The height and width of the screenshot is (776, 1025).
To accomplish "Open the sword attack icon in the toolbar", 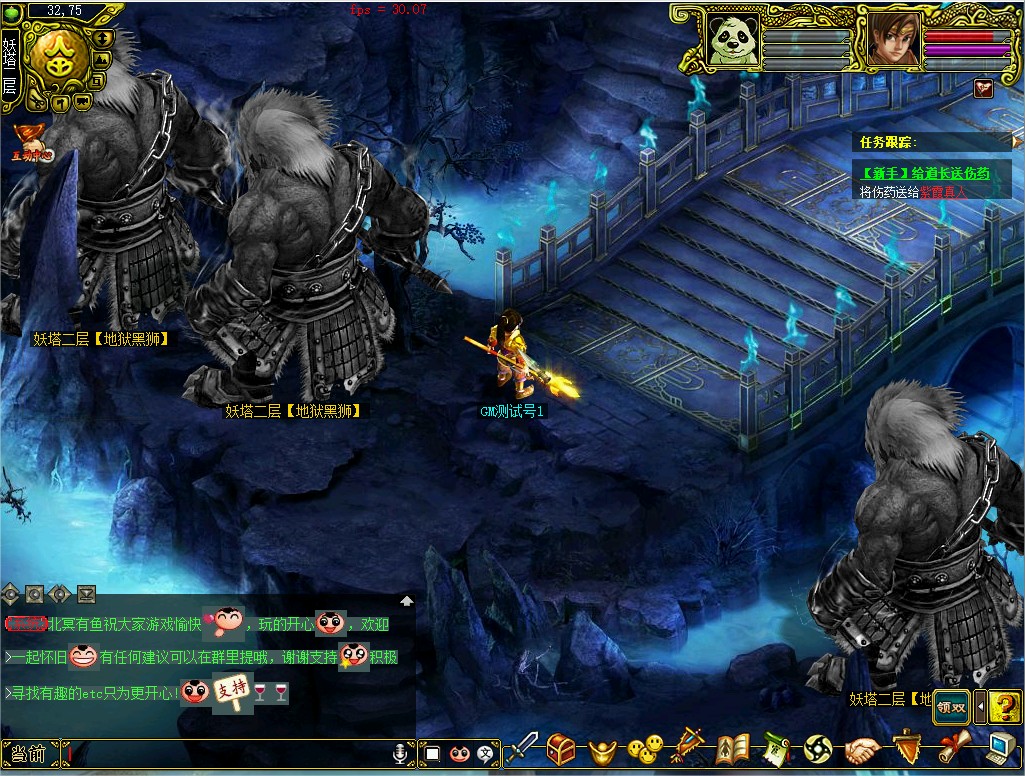I will (x=521, y=749).
